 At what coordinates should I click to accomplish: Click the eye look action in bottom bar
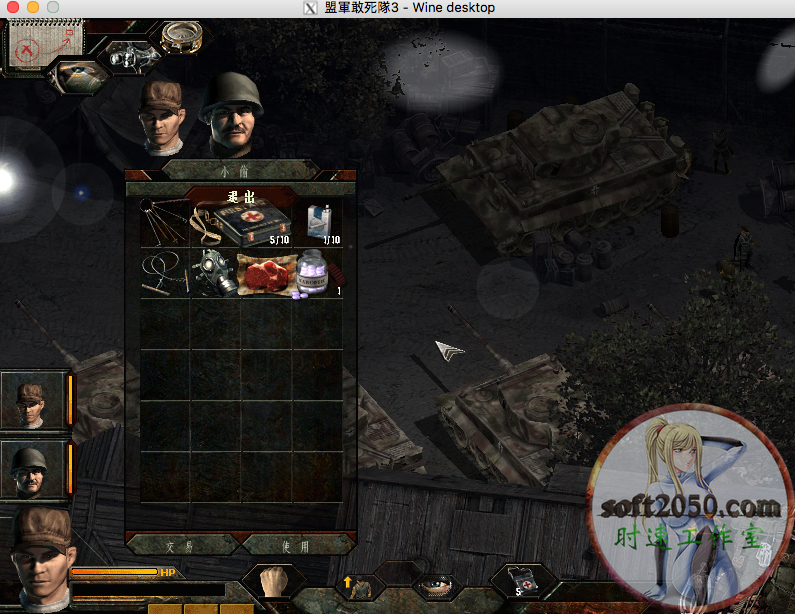coord(437,586)
